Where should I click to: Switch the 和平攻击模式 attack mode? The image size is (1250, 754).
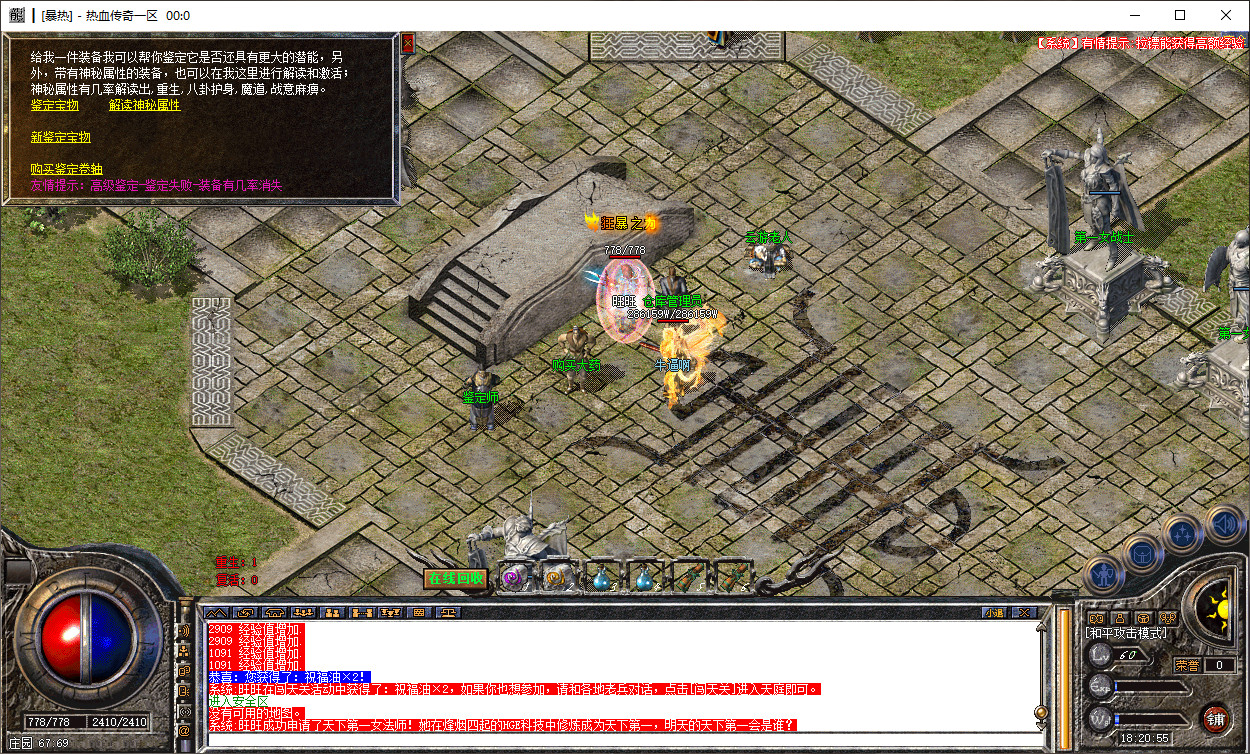click(x=1126, y=633)
